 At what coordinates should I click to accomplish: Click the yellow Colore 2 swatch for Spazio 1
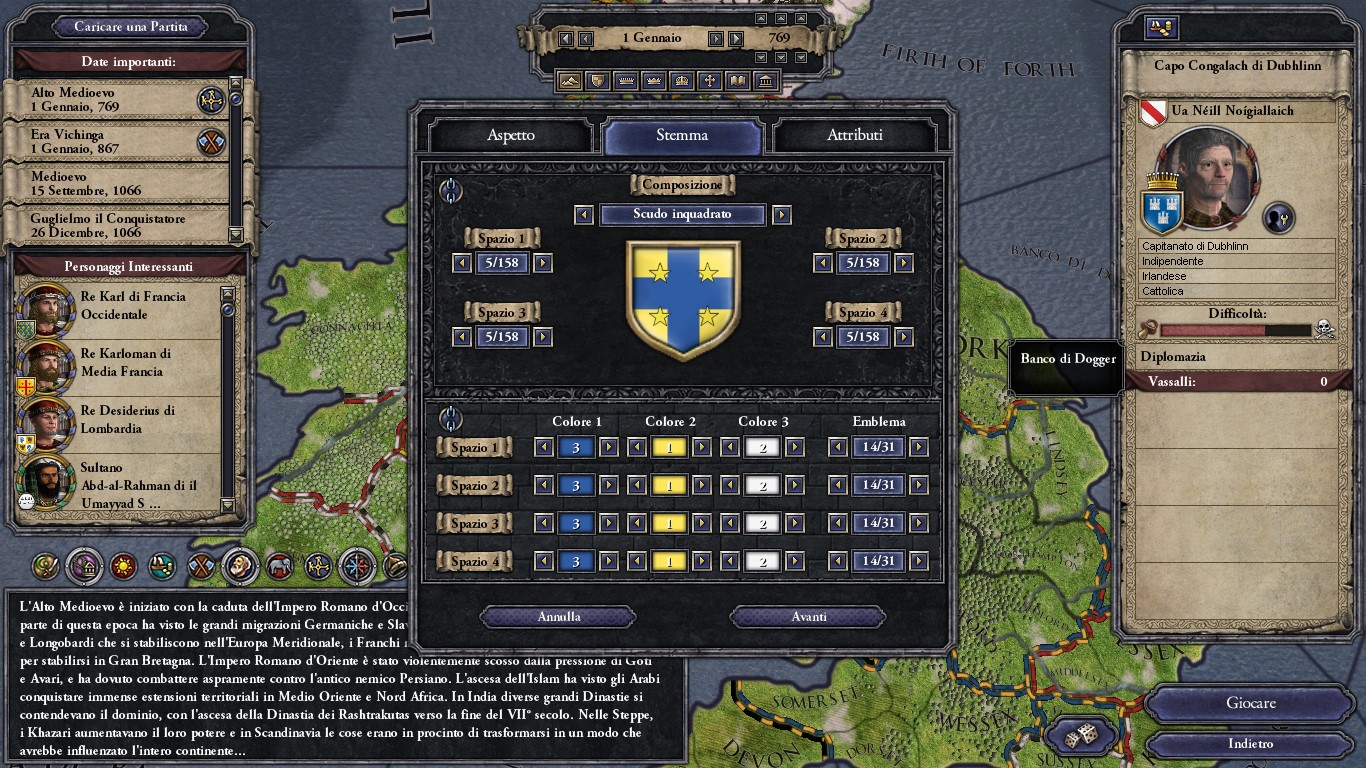(x=670, y=447)
